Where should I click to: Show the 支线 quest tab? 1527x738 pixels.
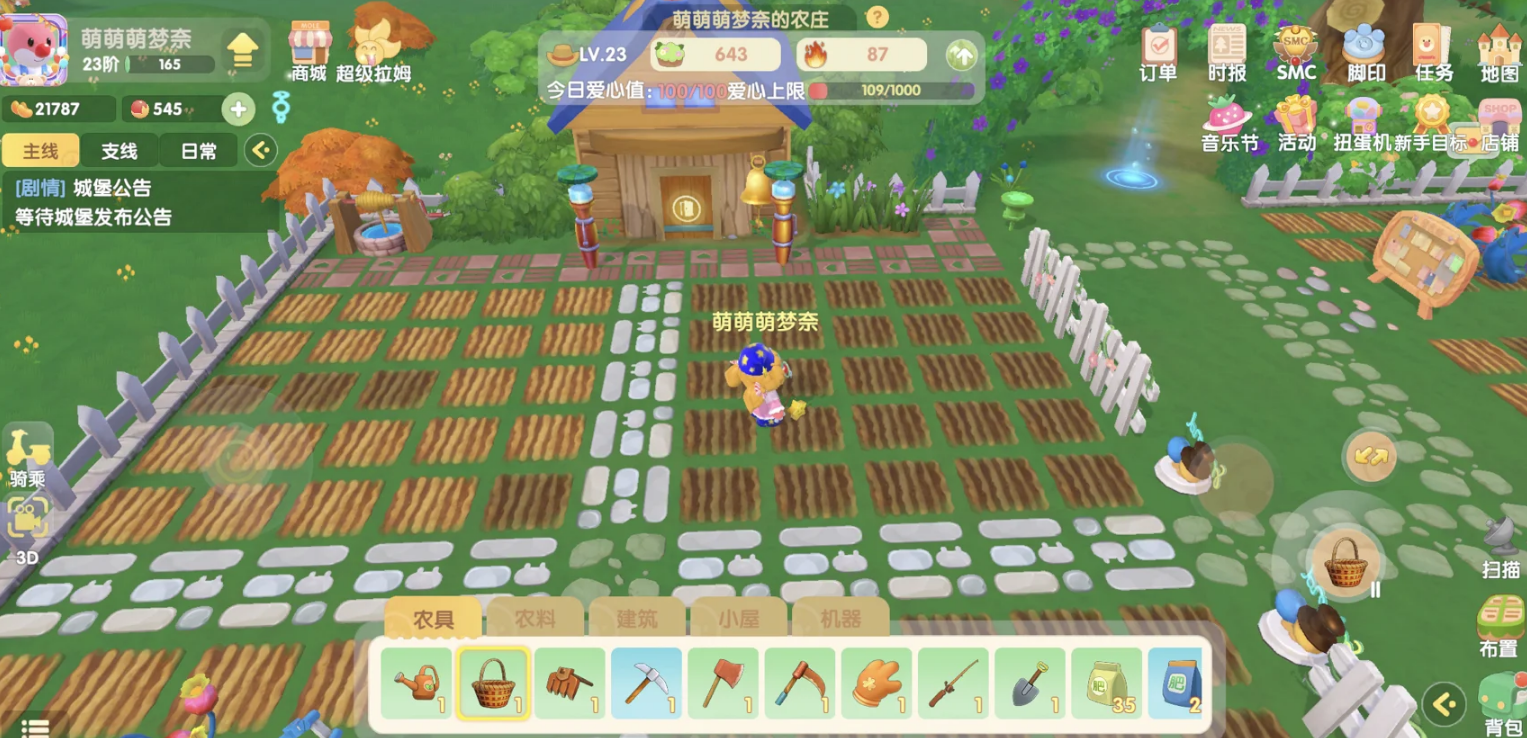pos(119,151)
